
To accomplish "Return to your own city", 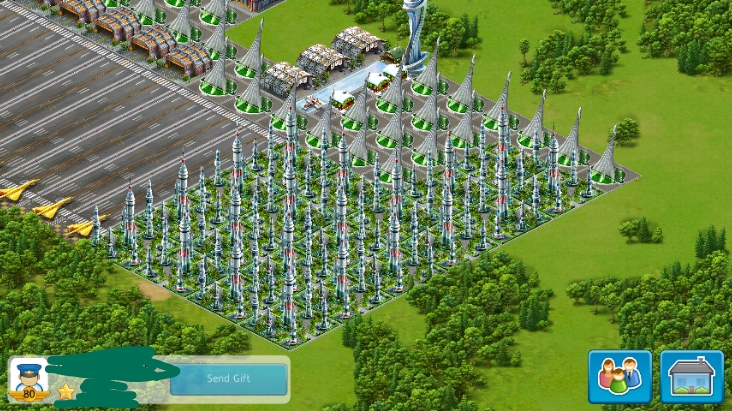I will click(x=692, y=377).
